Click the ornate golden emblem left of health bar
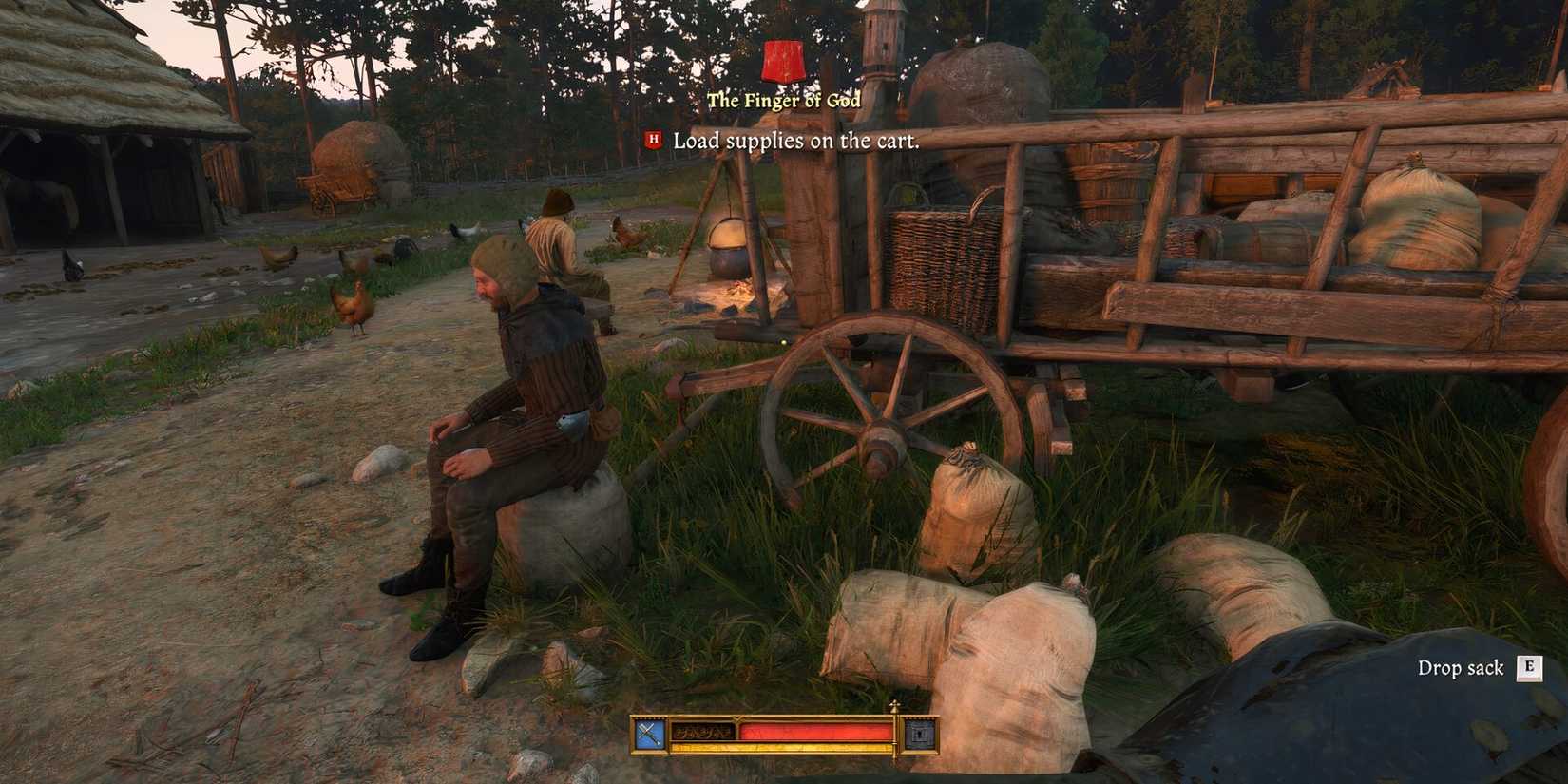 click(x=703, y=732)
